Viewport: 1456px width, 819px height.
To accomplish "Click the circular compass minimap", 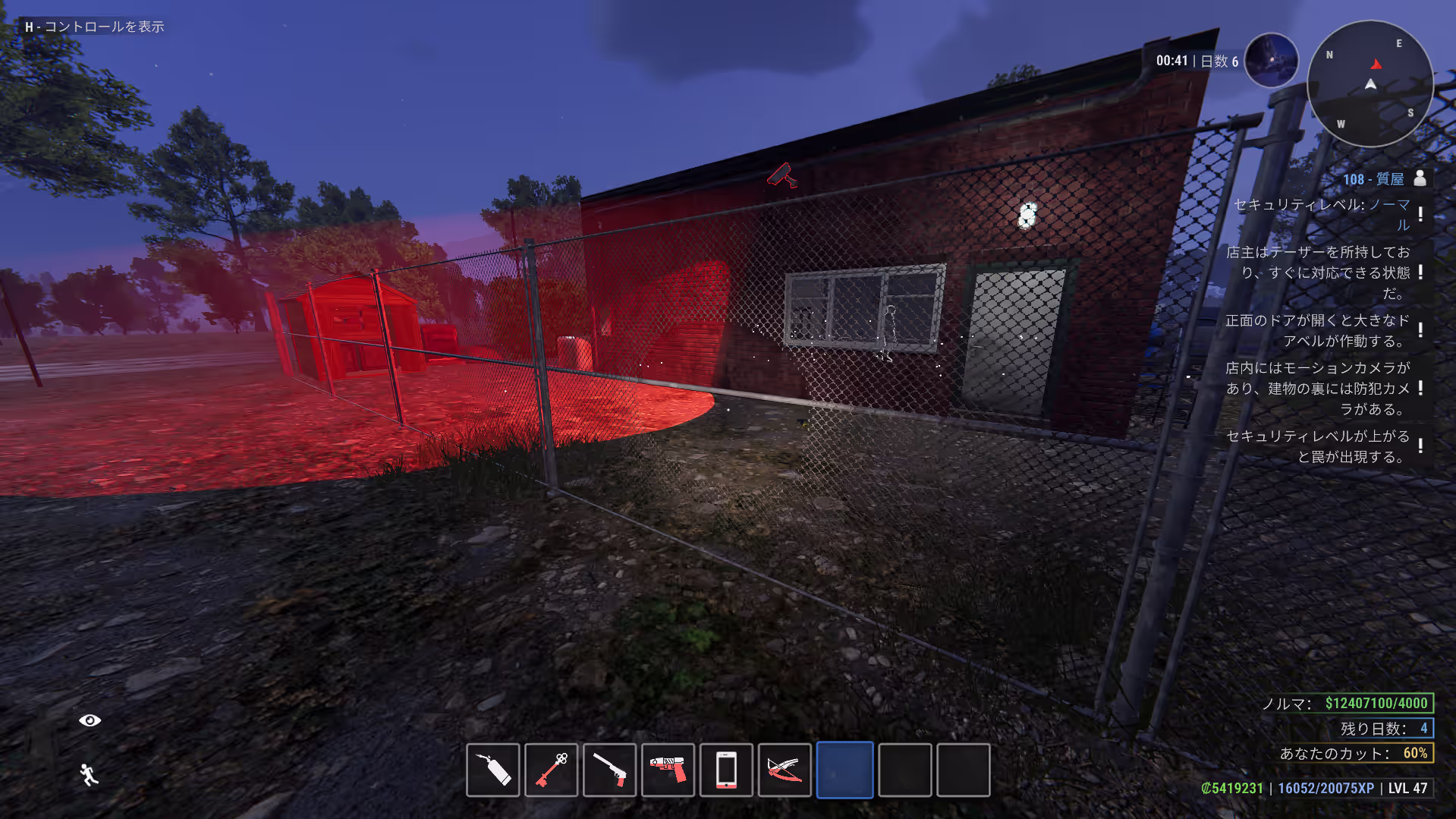I will (x=1370, y=83).
